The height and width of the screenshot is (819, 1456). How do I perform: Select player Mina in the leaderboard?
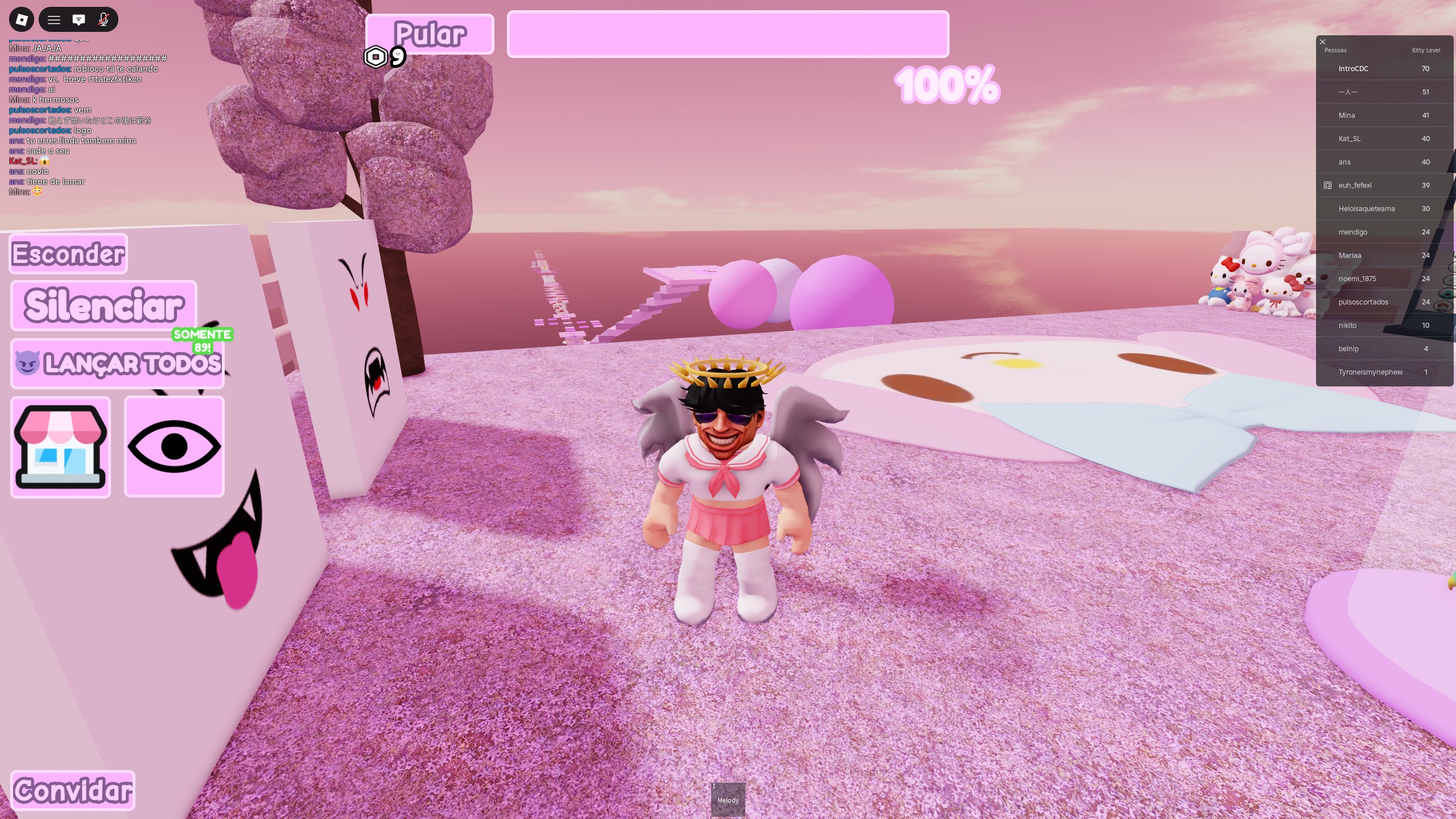click(1346, 115)
